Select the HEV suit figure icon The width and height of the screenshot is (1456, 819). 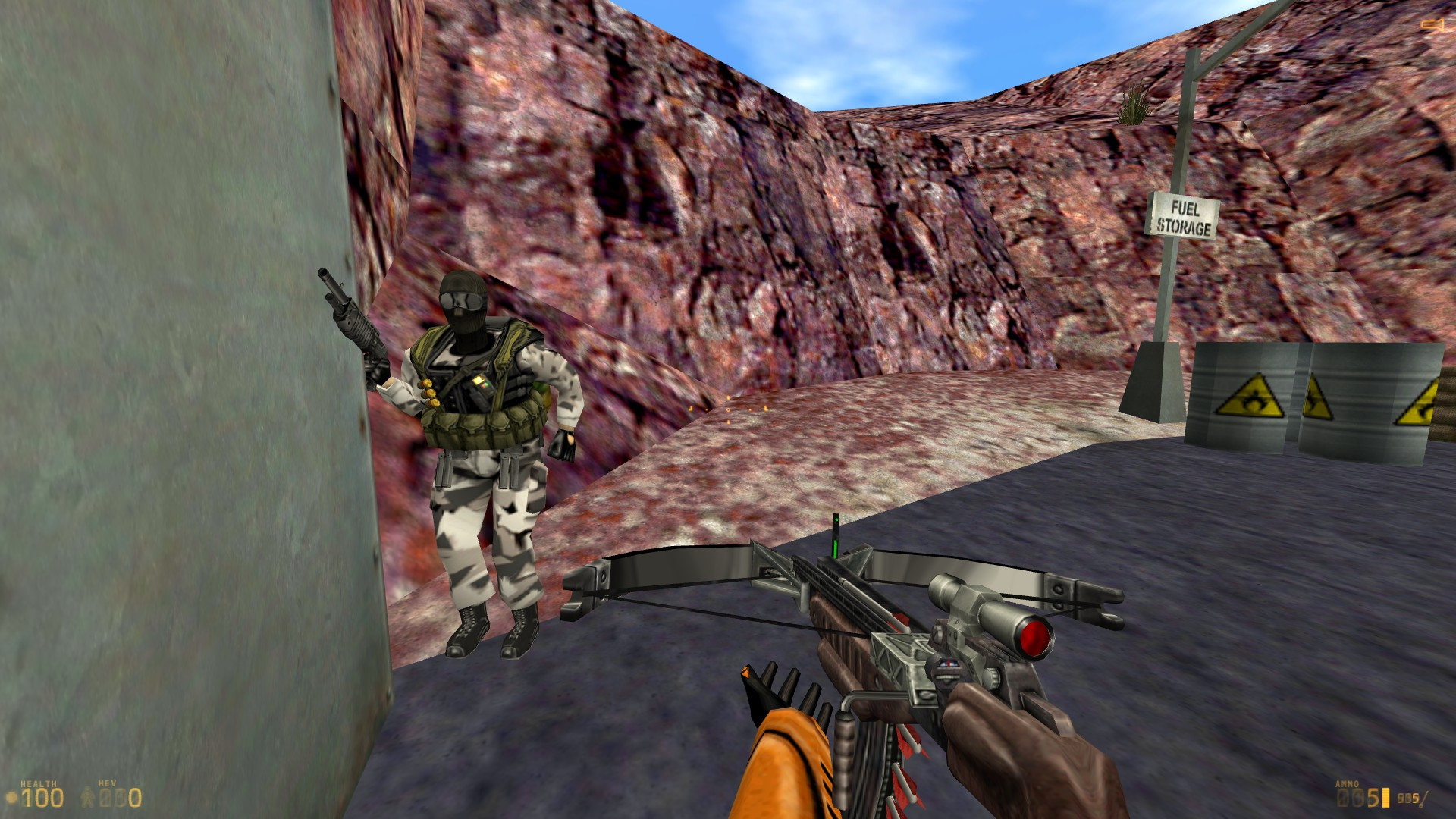(x=86, y=796)
